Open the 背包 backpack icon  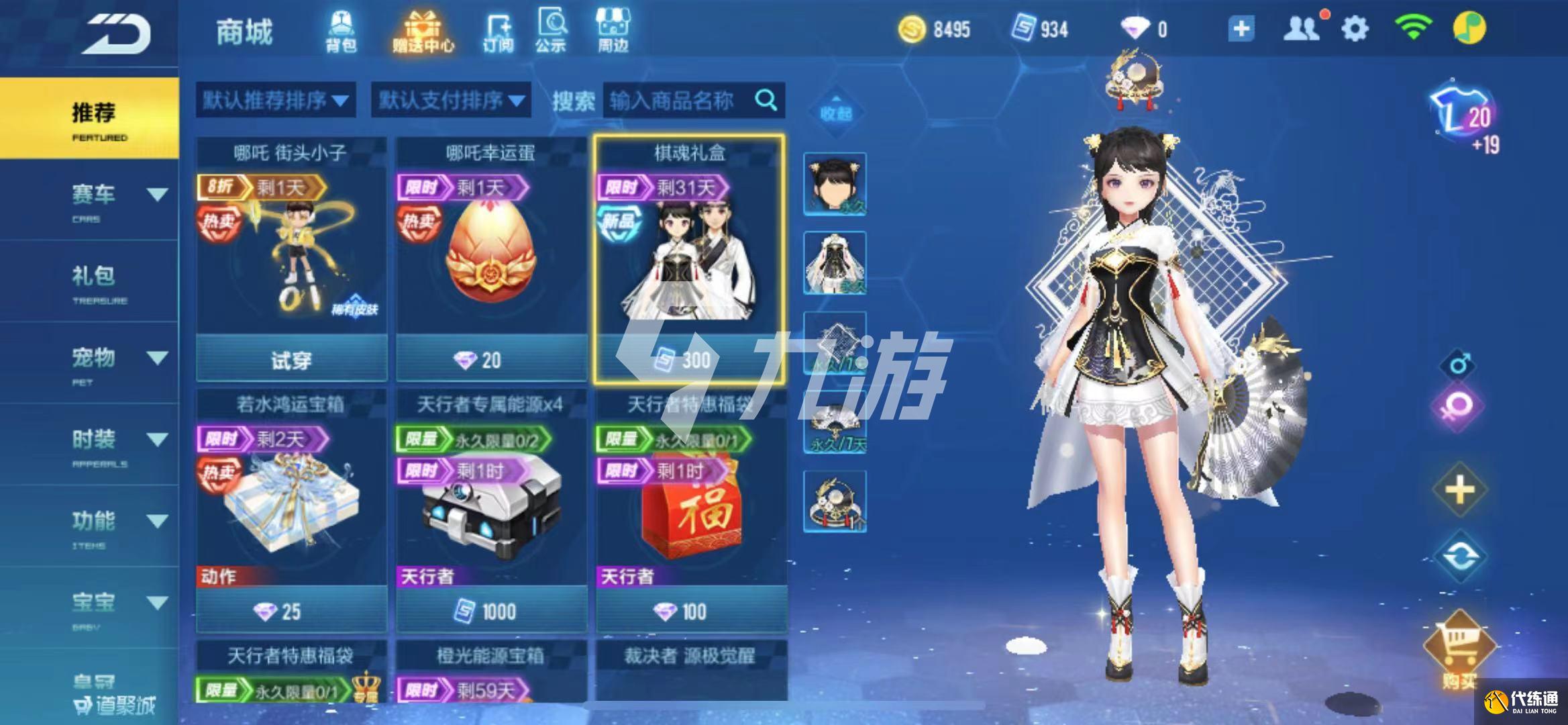pos(341,32)
